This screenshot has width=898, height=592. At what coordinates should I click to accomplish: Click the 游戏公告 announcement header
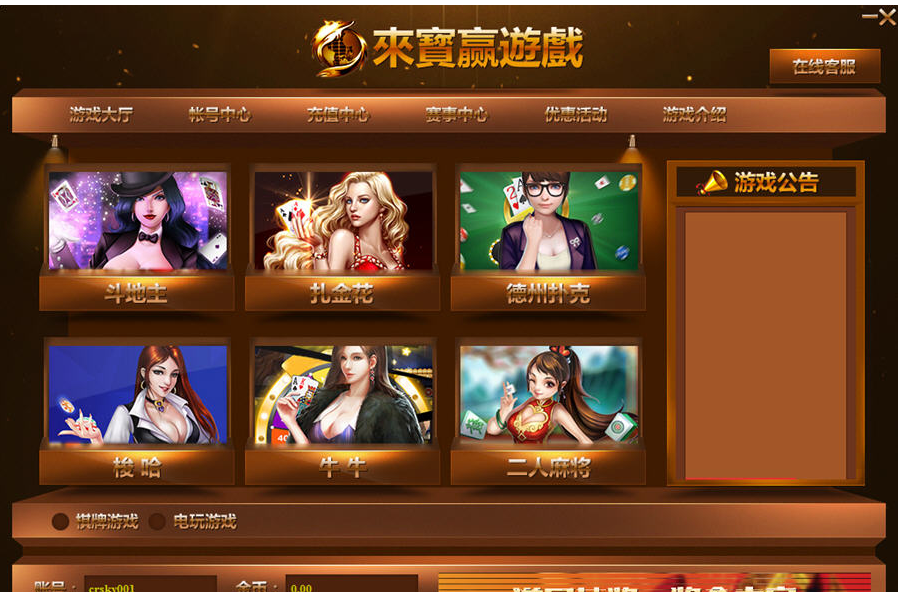[x=766, y=182]
